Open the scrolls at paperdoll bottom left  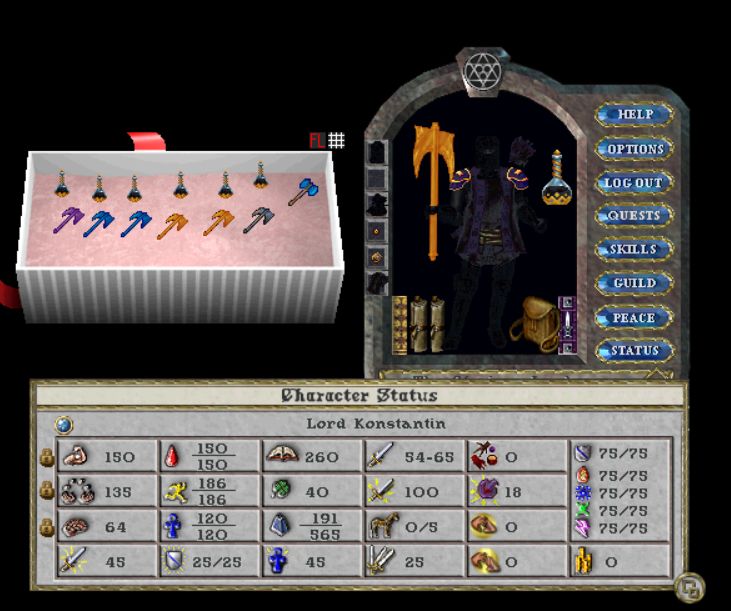pyautogui.click(x=420, y=323)
